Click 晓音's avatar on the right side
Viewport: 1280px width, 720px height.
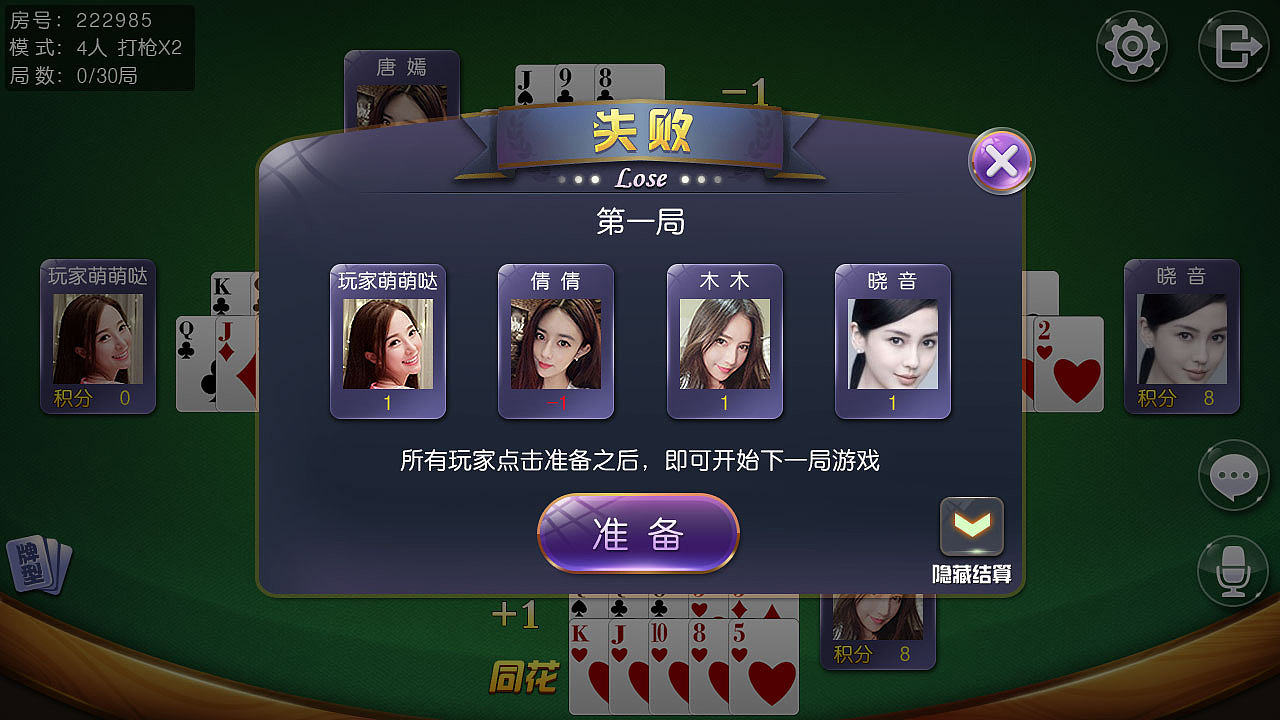pyautogui.click(x=1182, y=340)
